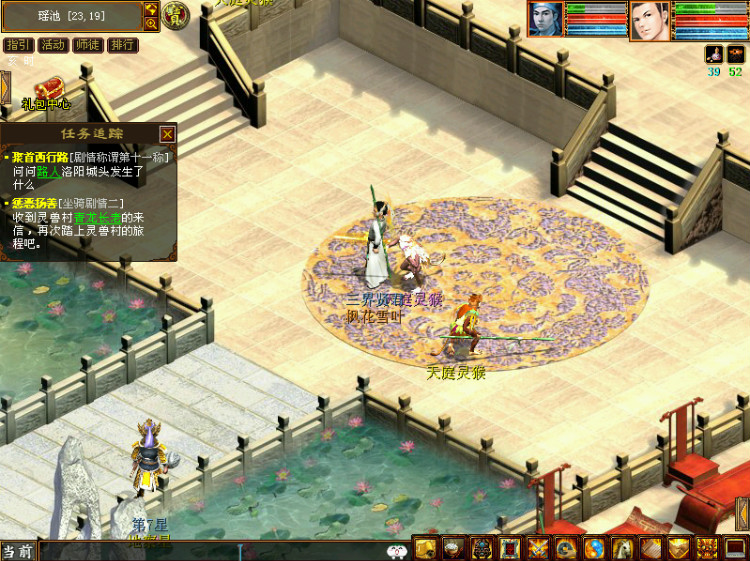This screenshot has width=750, height=561.
Task: Select the brown-haired companion portrait
Action: point(650,20)
